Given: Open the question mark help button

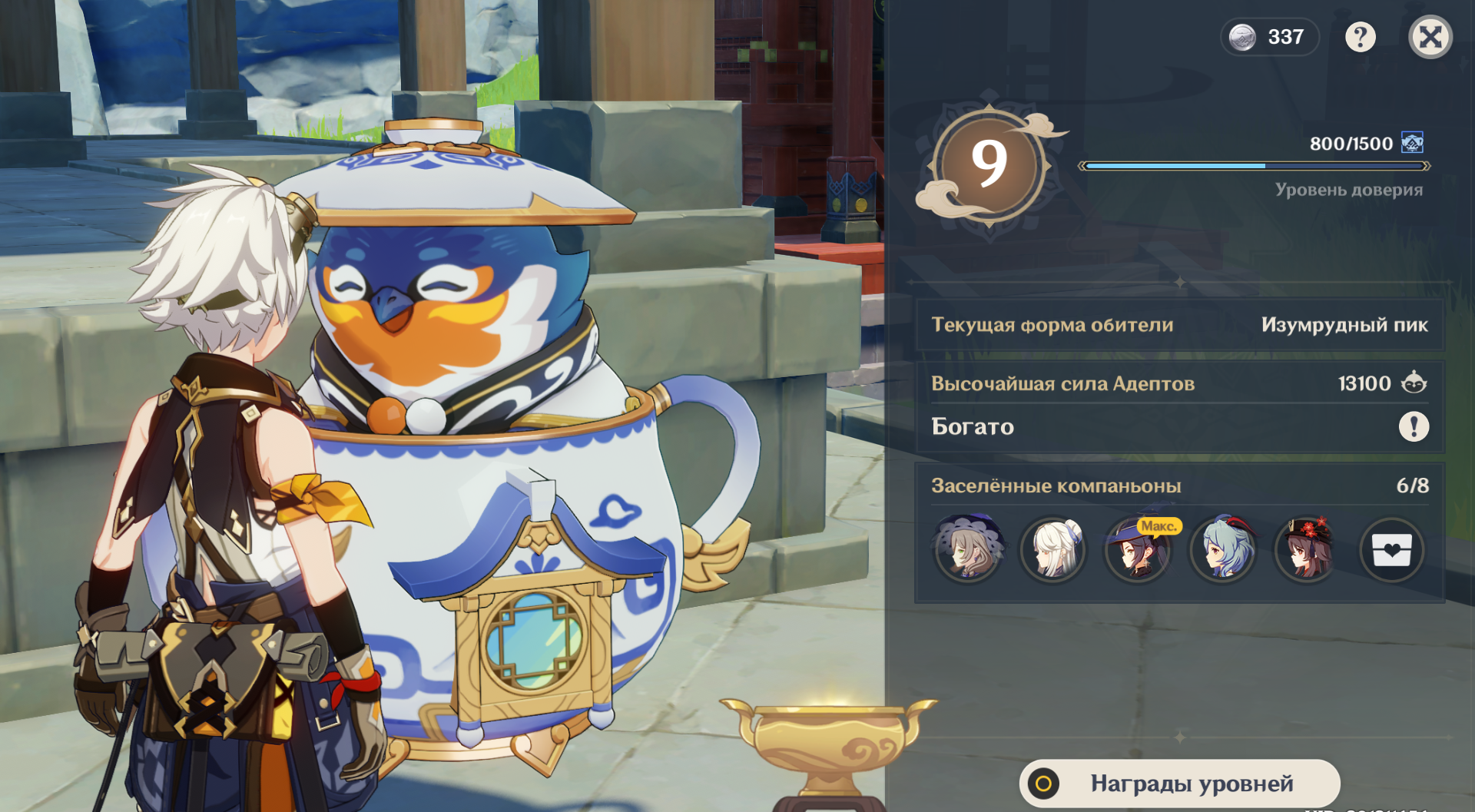Looking at the screenshot, I should click(x=1360, y=37).
